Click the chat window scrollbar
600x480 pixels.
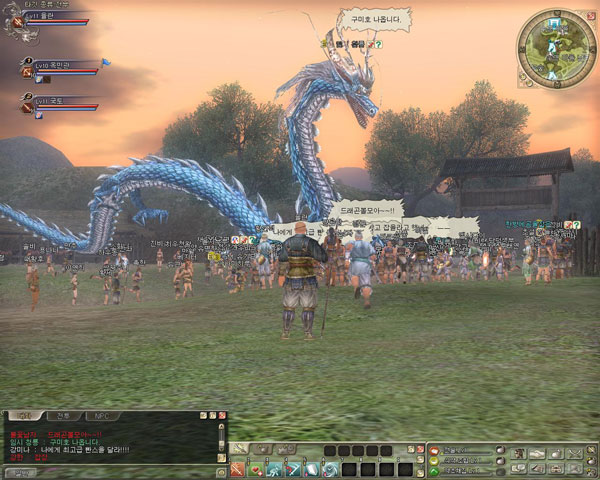click(221, 440)
